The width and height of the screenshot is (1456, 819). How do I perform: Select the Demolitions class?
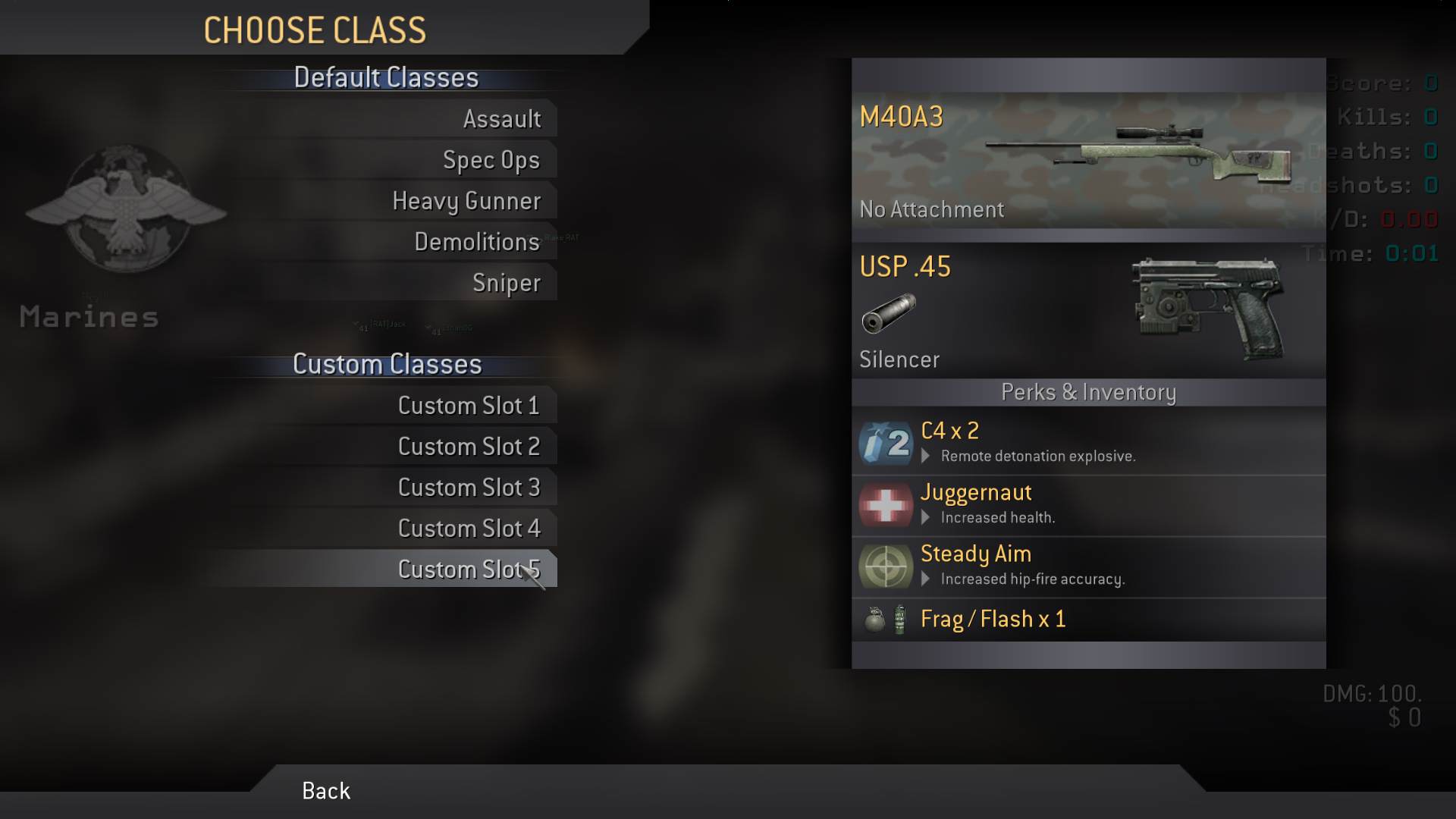point(476,242)
